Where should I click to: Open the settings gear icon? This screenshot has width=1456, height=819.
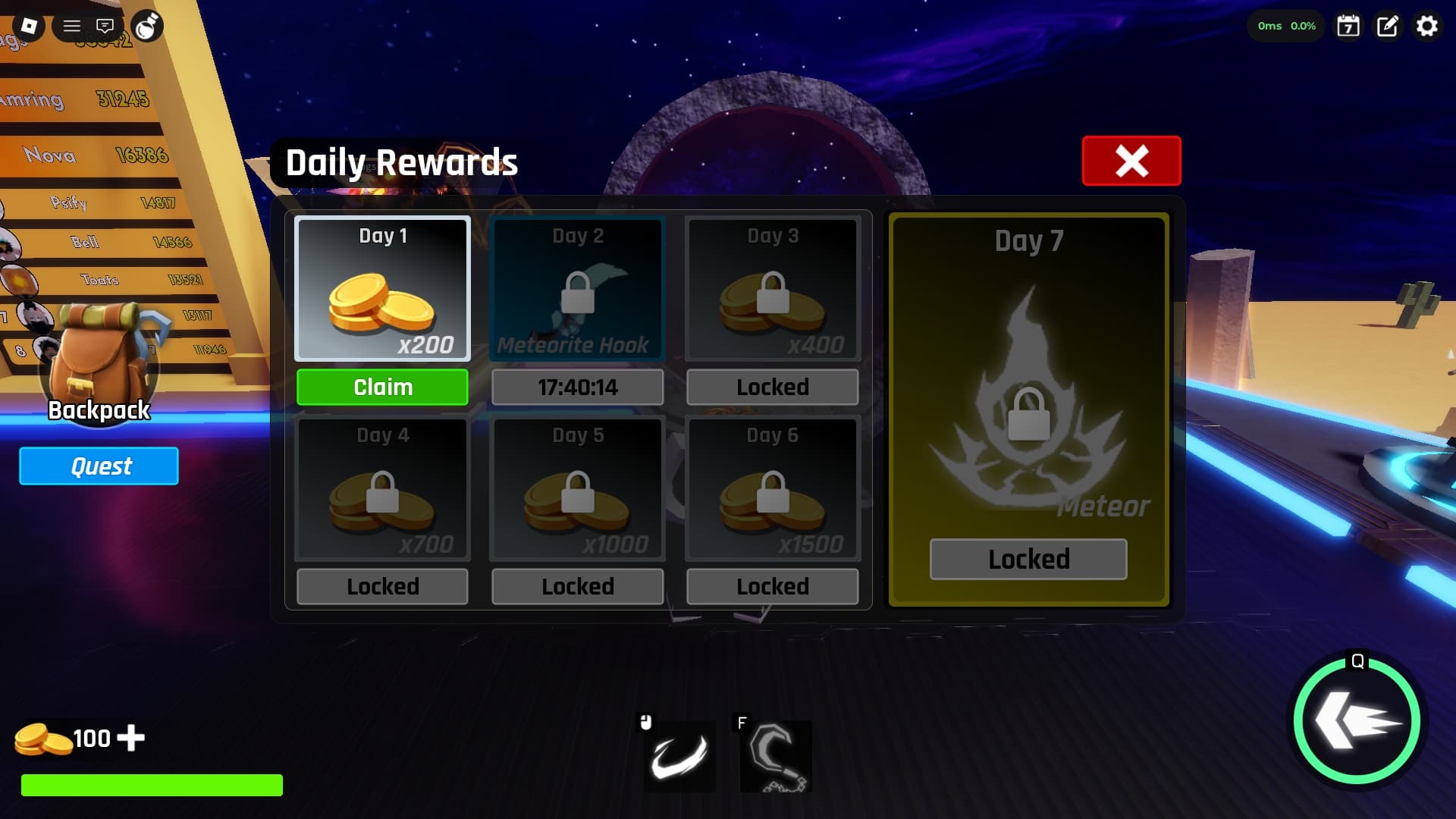[1427, 26]
